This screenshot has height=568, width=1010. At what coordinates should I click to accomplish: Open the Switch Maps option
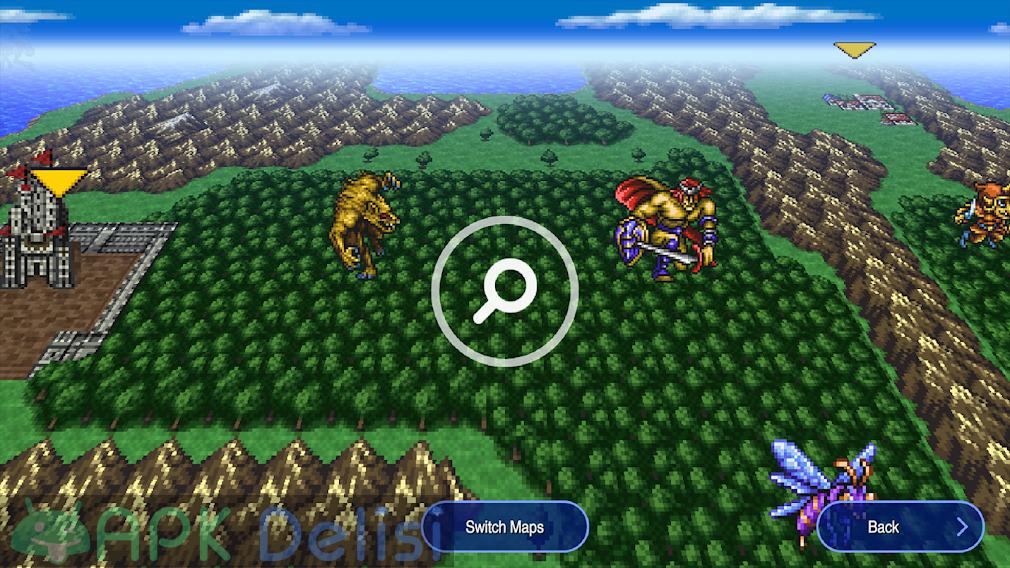[x=505, y=527]
